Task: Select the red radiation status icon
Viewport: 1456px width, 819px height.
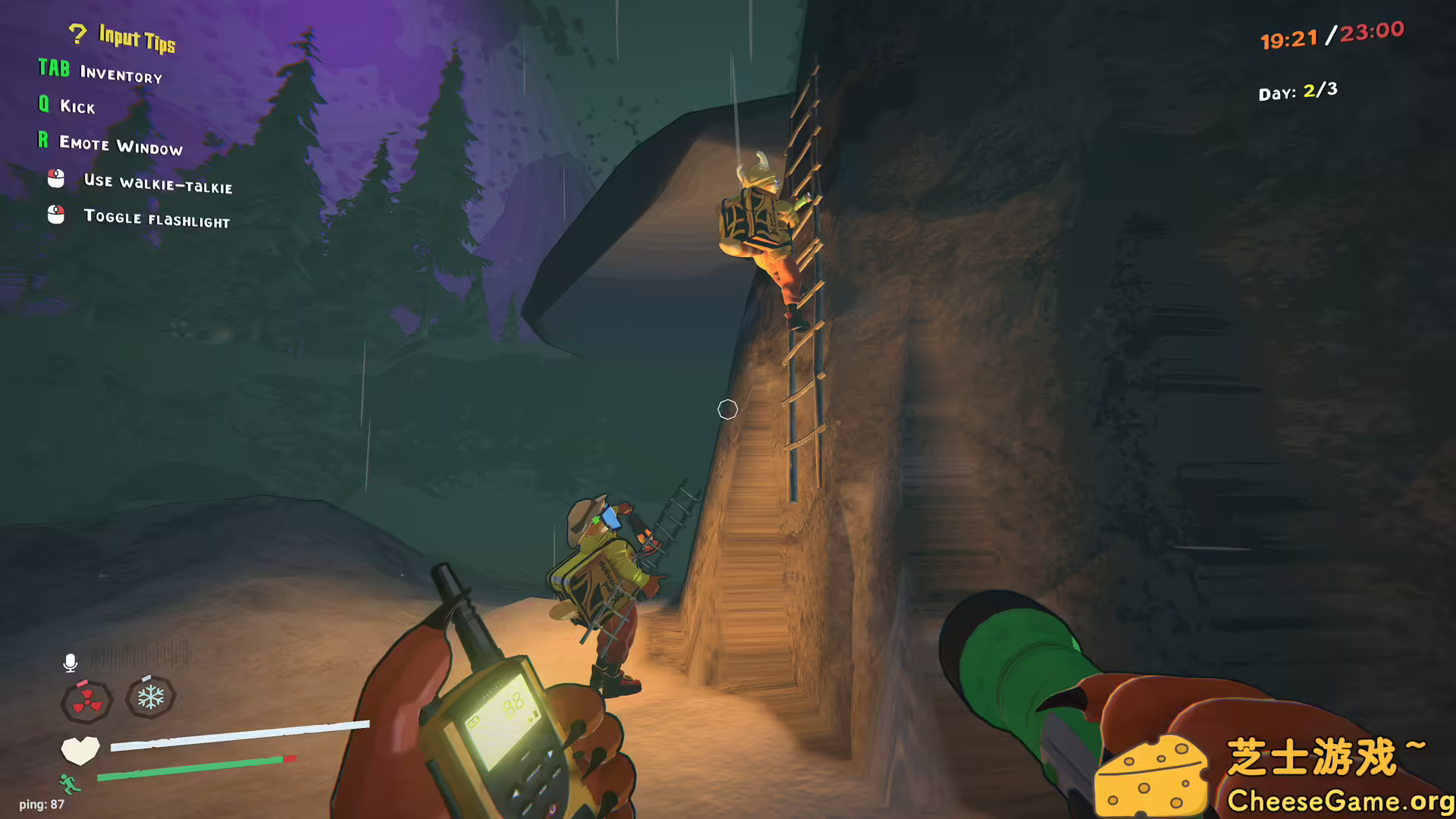Action: tap(86, 701)
